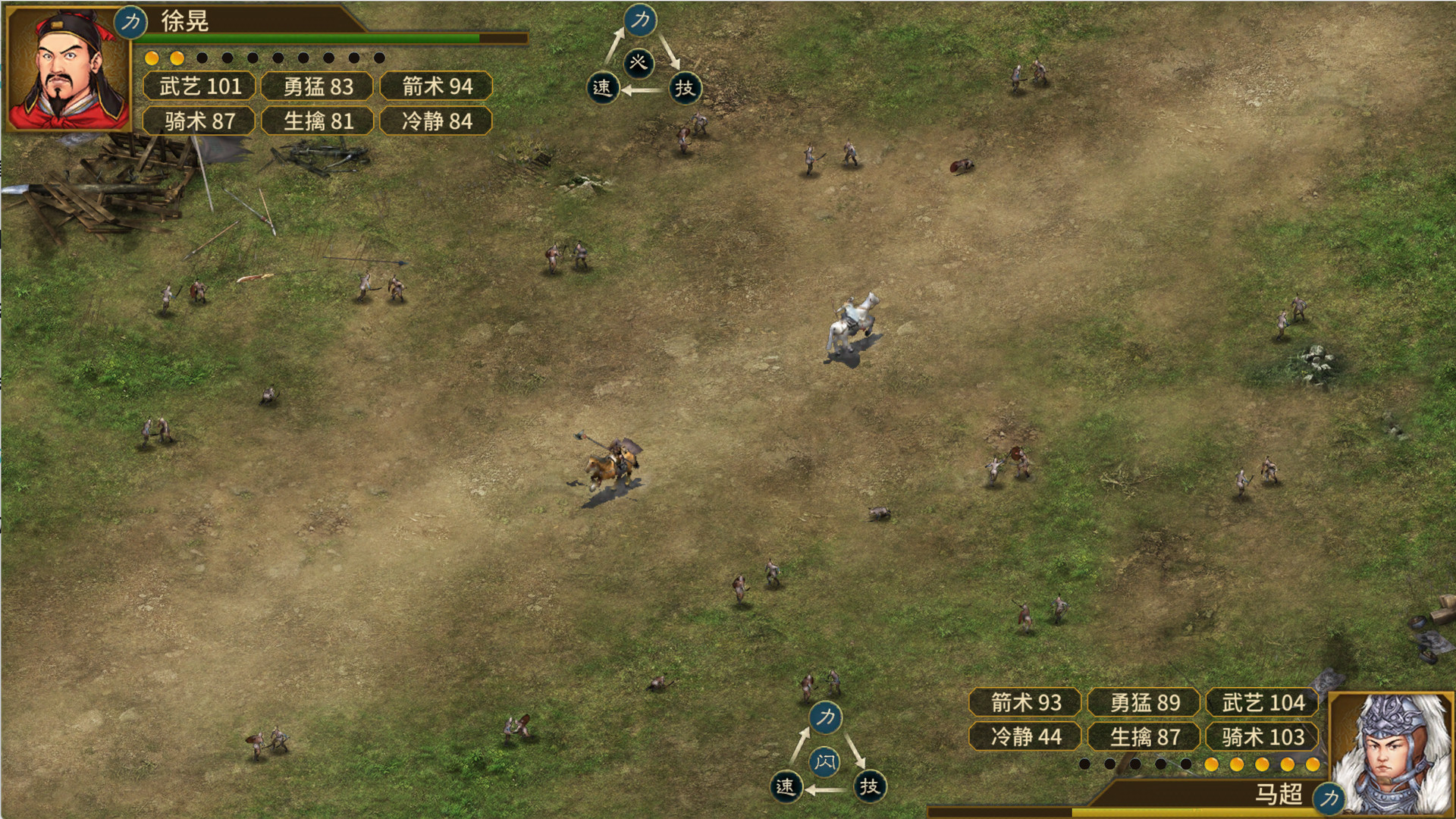Select 力 in Ma Chao's attack triangle
Screen dimensions: 1456x819
tap(826, 717)
